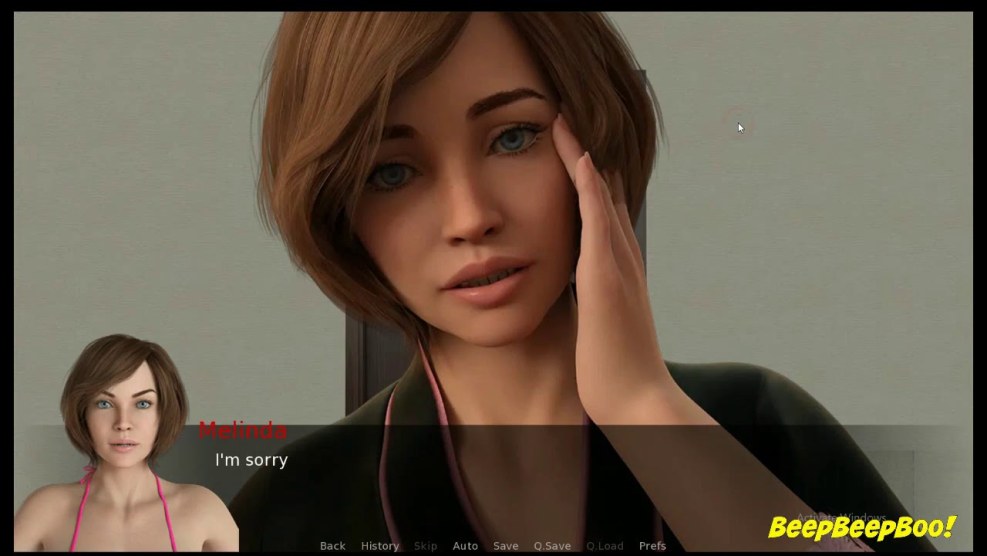
Task: Open the Prefs settings menu
Action: (652, 546)
